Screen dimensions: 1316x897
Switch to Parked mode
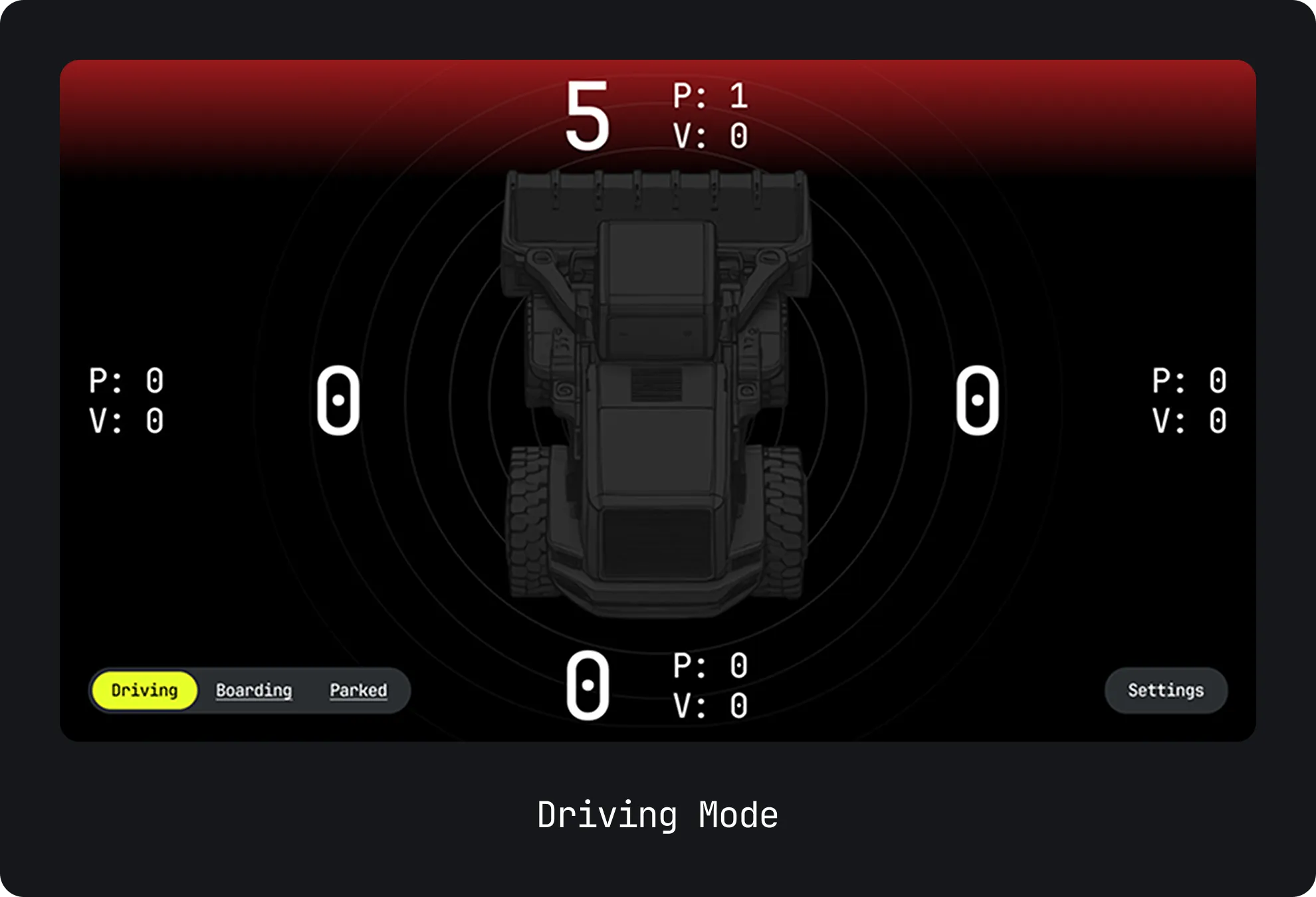tap(358, 690)
